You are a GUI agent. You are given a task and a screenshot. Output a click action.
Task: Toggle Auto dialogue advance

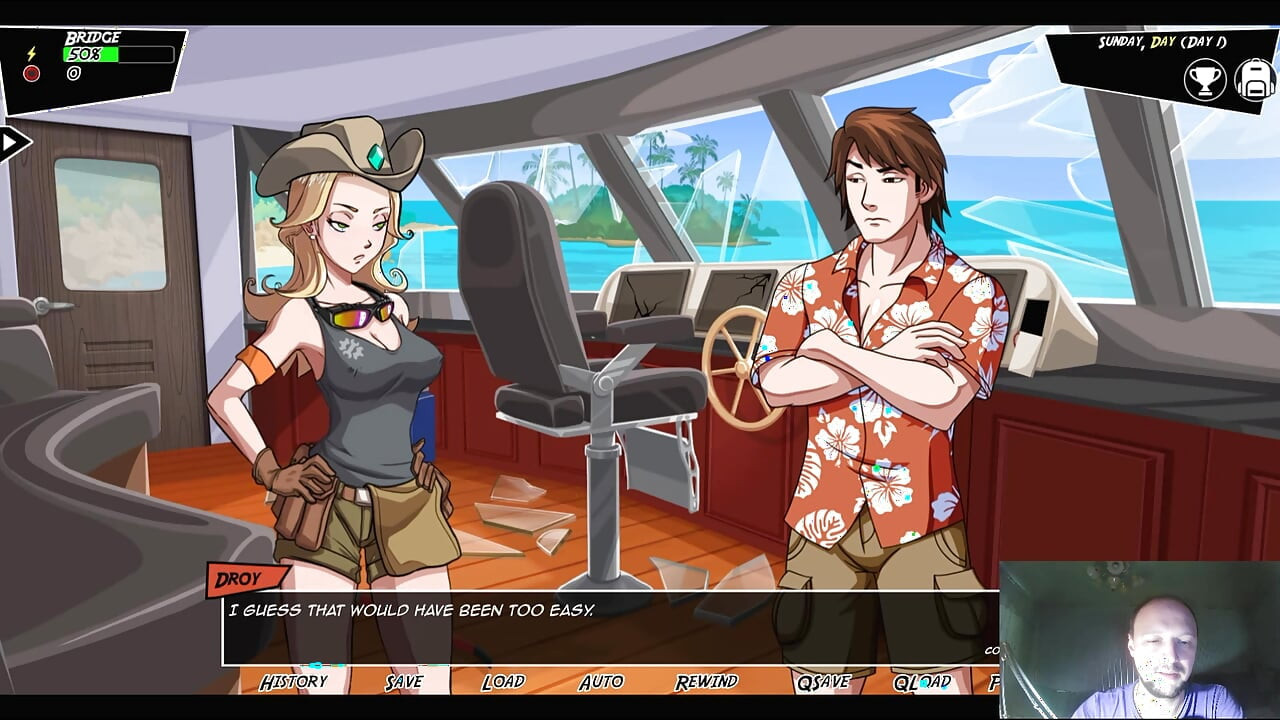[601, 682]
